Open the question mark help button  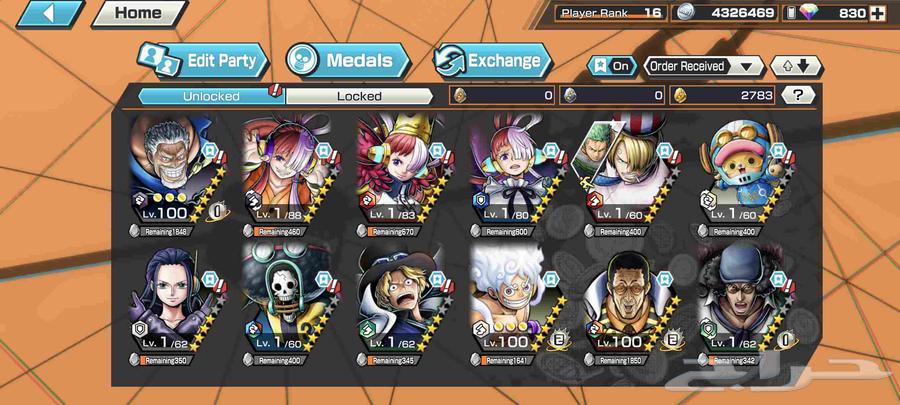[x=797, y=95]
